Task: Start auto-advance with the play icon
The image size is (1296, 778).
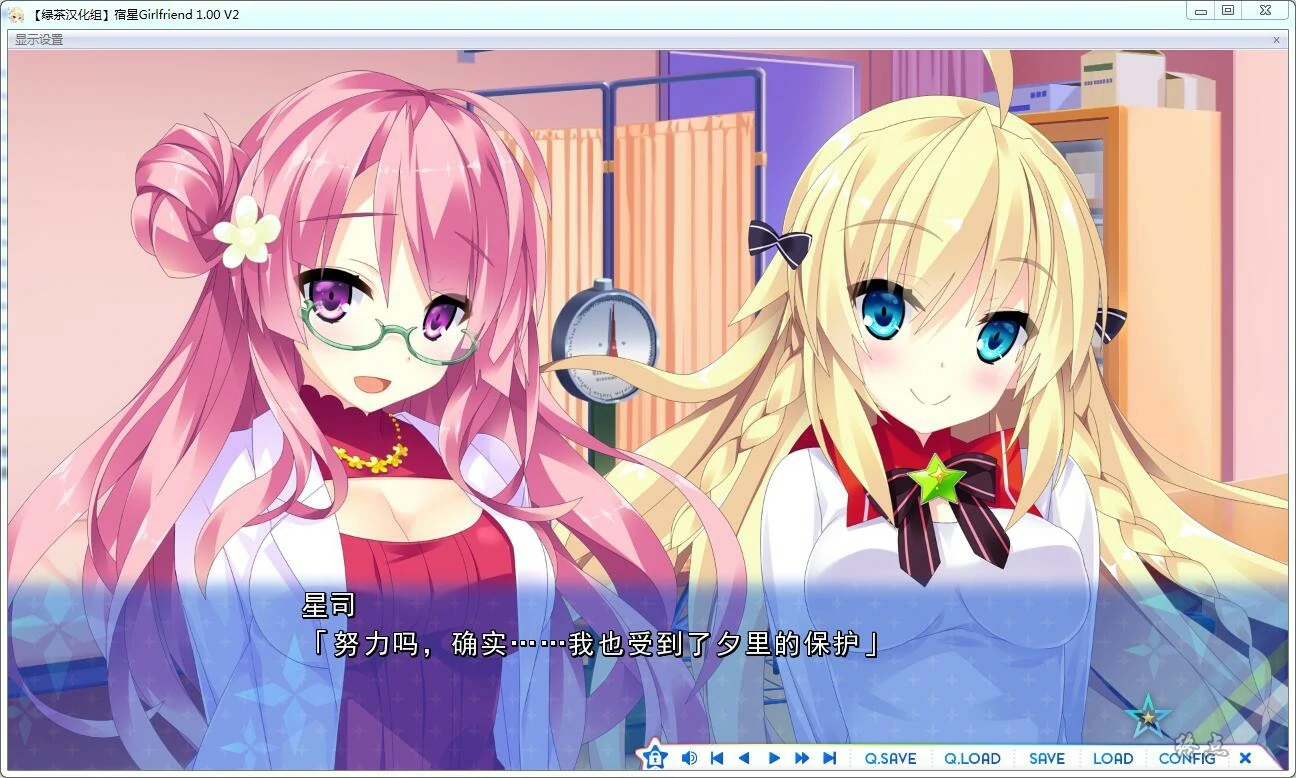Action: (x=774, y=757)
